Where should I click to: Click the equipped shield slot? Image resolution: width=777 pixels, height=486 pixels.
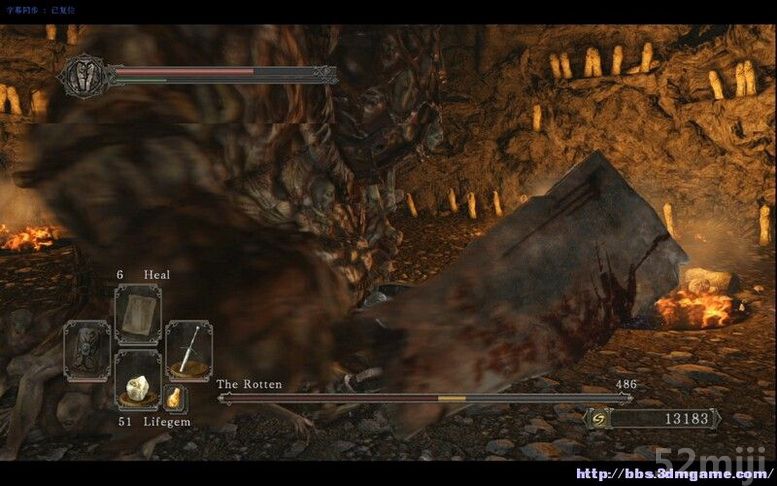pyautogui.click(x=87, y=350)
